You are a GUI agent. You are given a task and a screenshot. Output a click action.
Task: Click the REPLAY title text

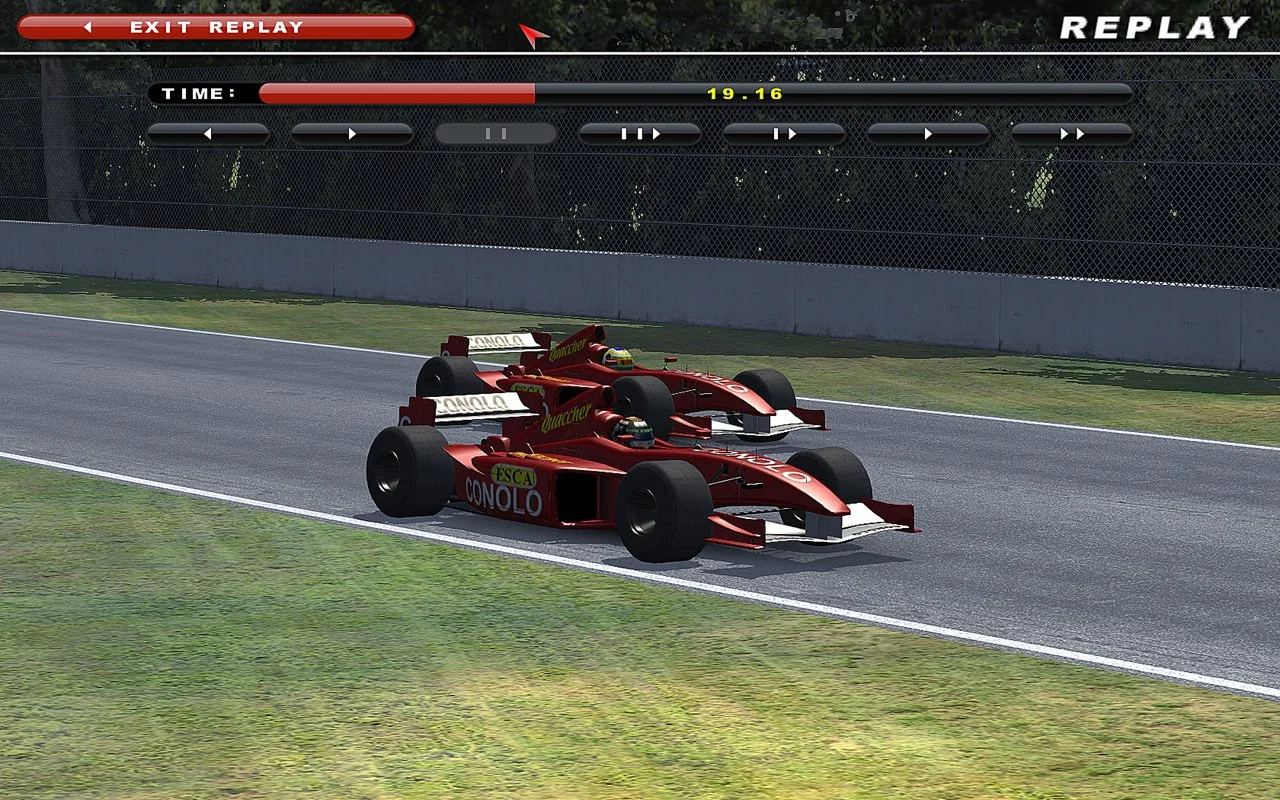tap(1155, 27)
